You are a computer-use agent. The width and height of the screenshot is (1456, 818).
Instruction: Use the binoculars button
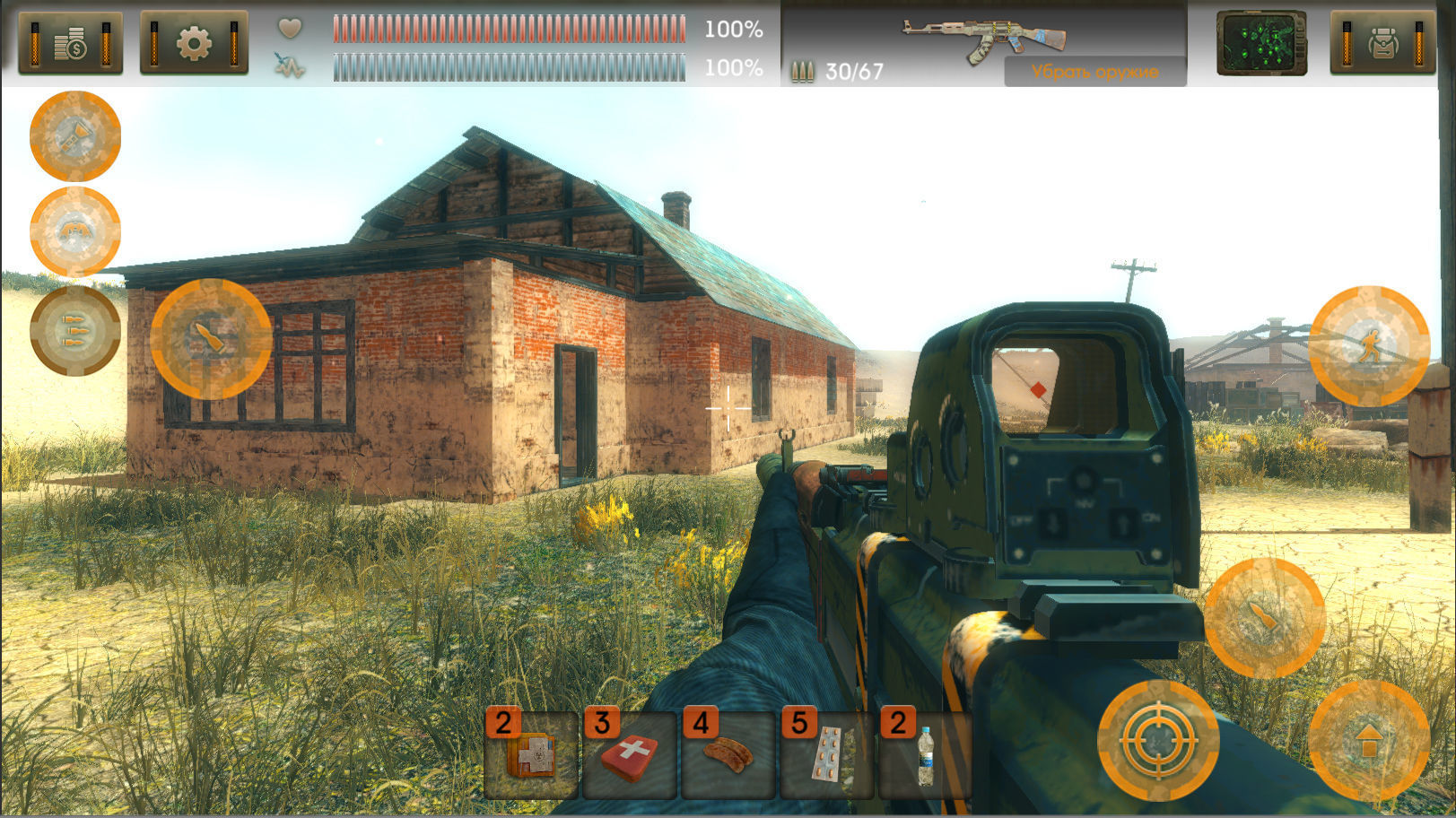coord(75,232)
